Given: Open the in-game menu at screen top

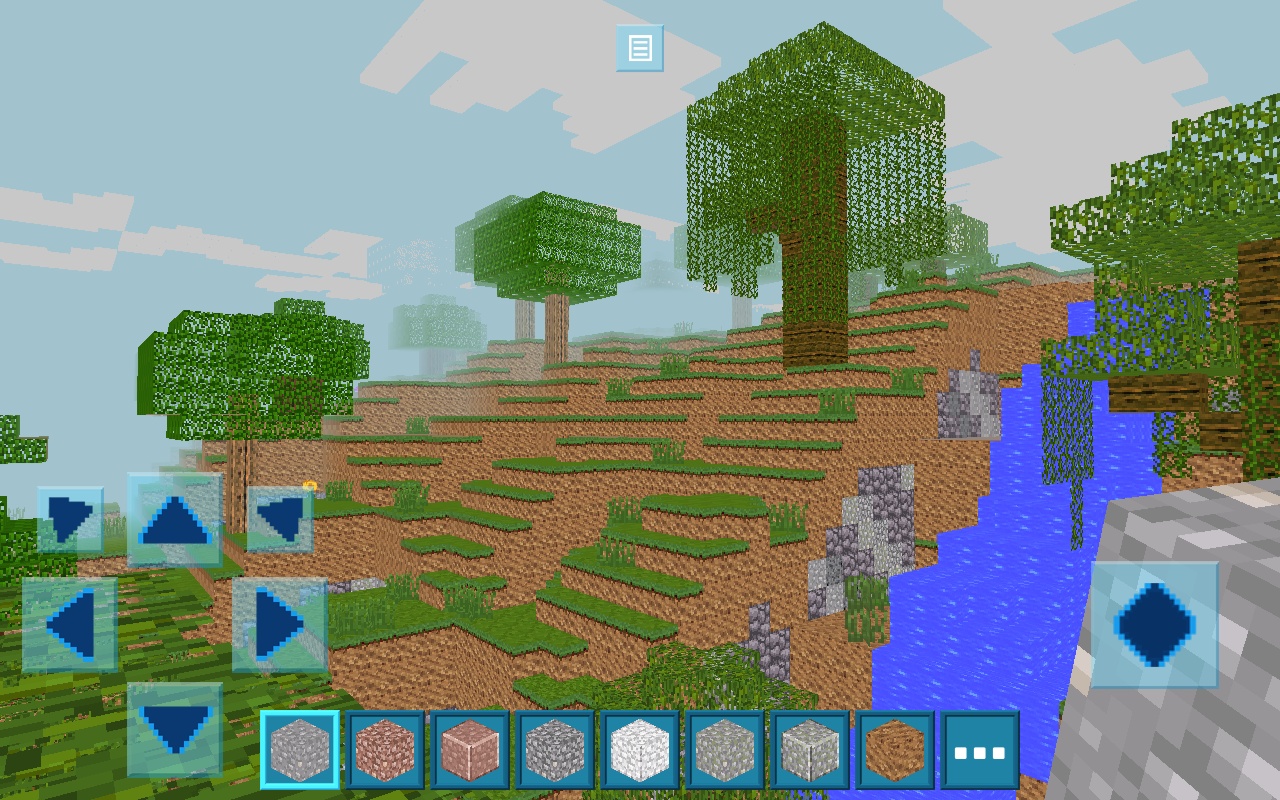Looking at the screenshot, I should (x=638, y=48).
